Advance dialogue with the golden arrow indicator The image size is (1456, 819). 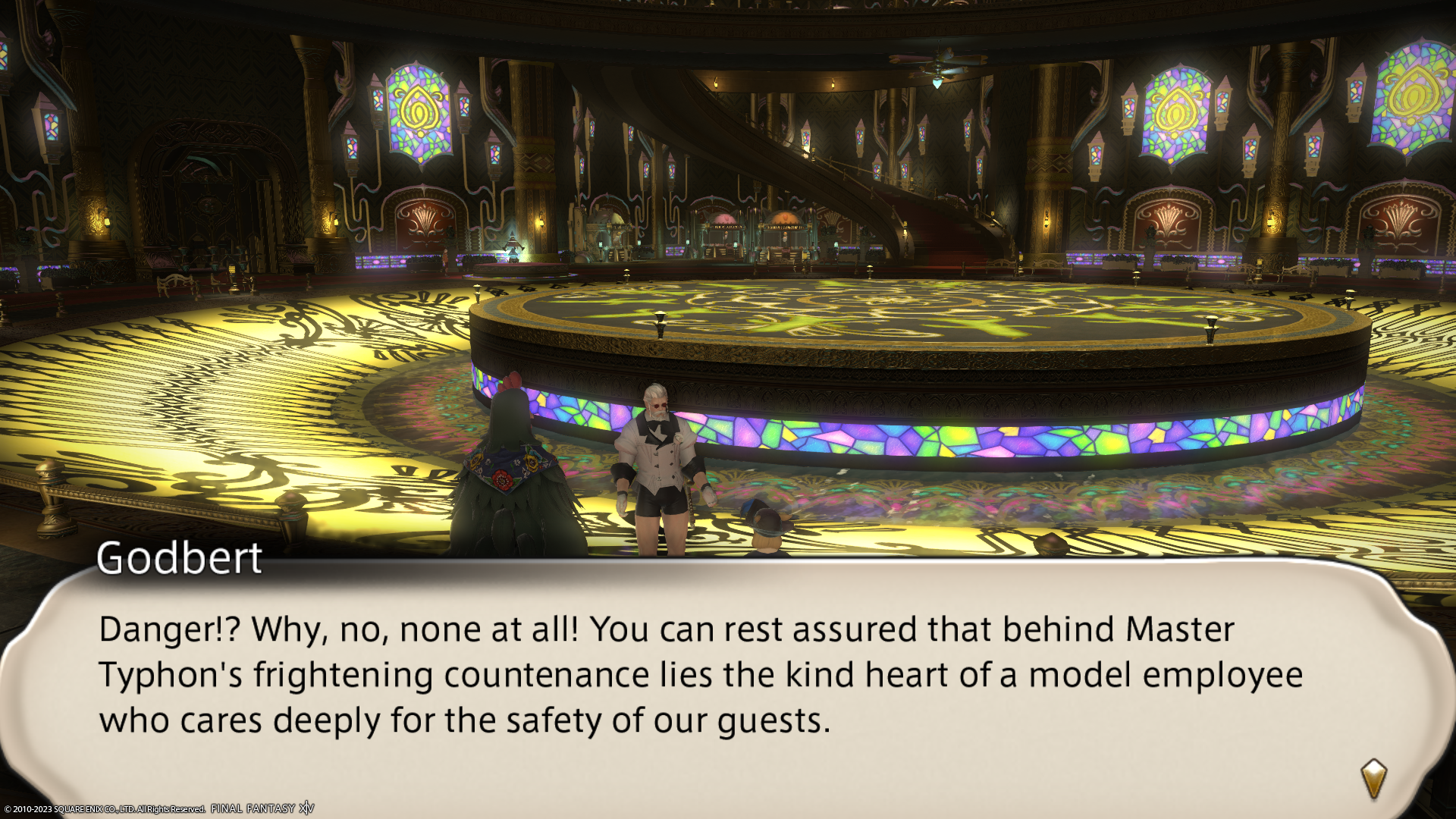[1373, 778]
